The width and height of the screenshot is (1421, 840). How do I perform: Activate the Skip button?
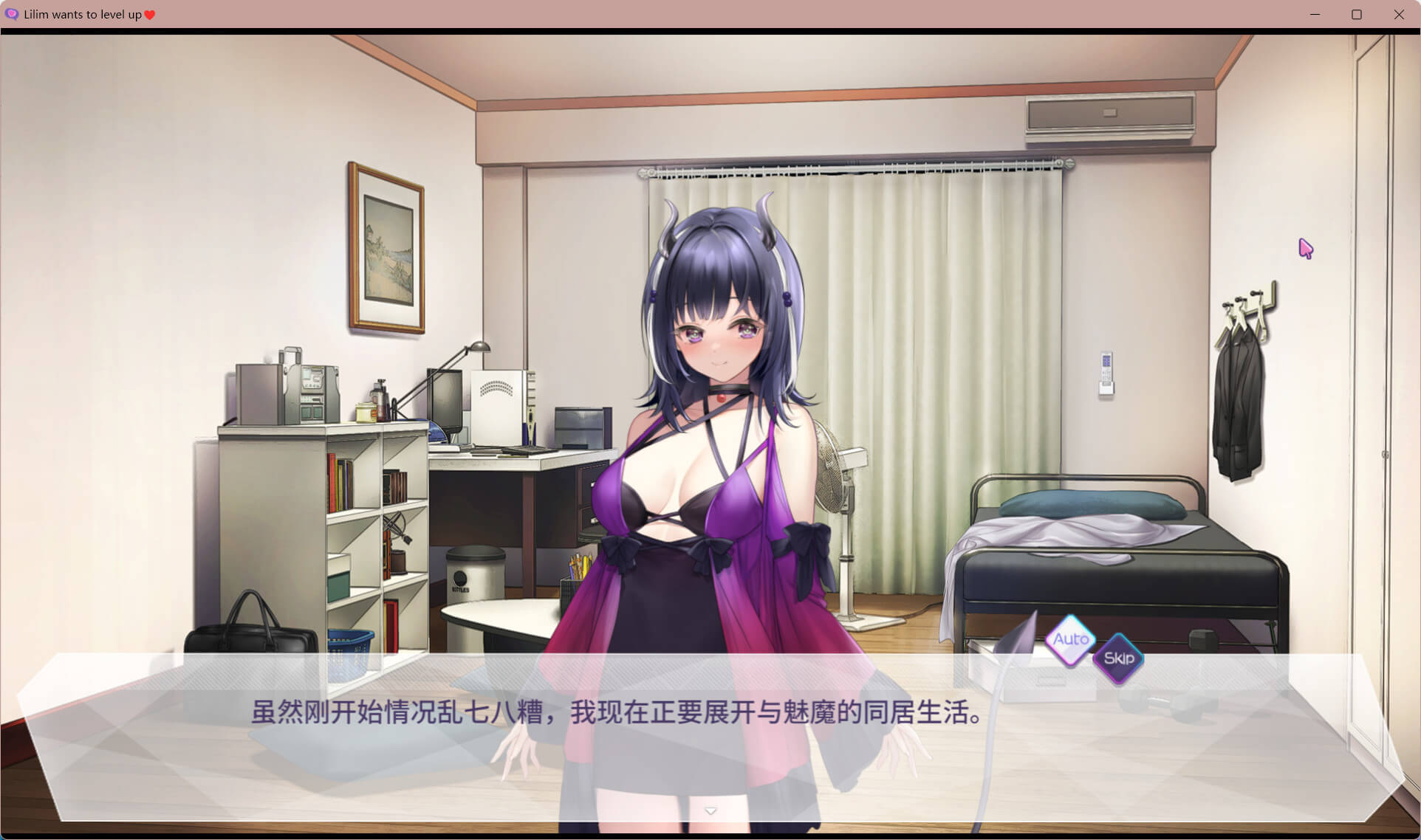point(1118,658)
